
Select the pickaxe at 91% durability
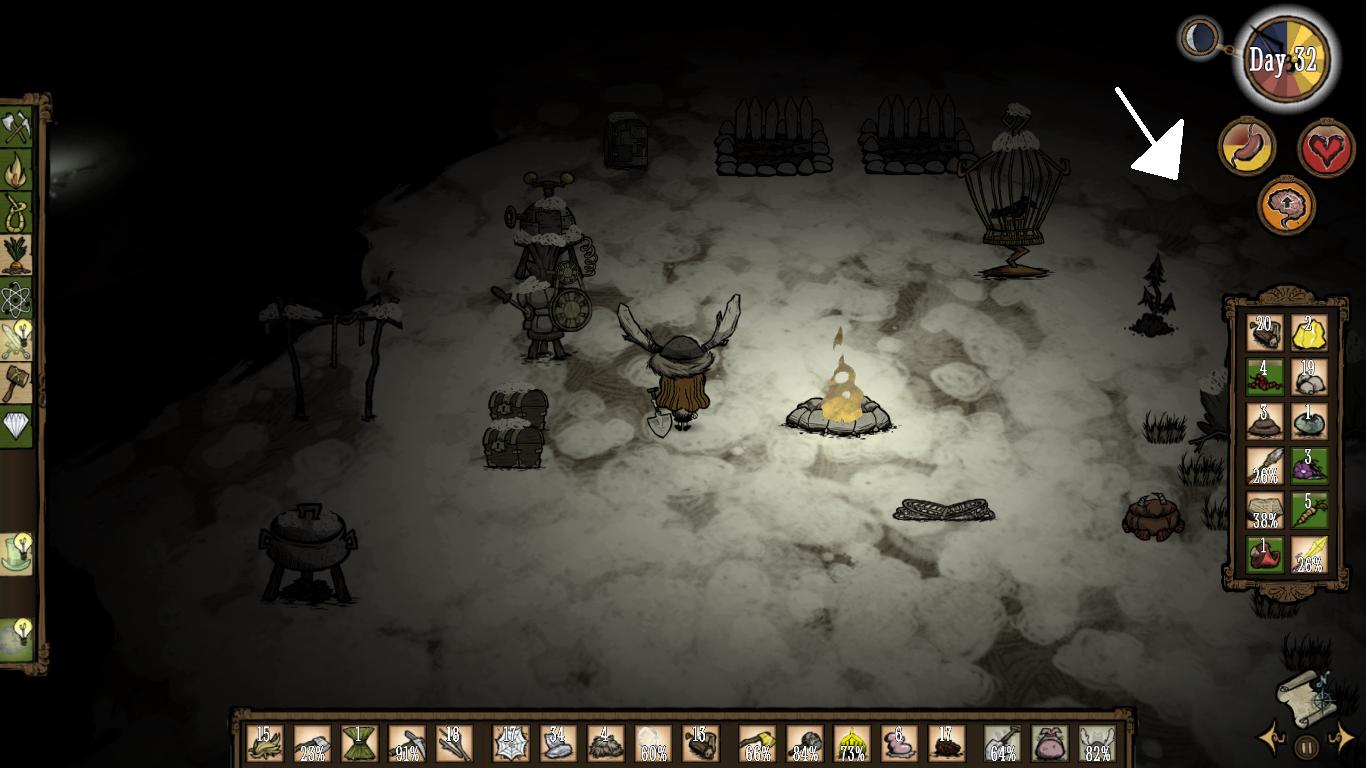pyautogui.click(x=407, y=743)
